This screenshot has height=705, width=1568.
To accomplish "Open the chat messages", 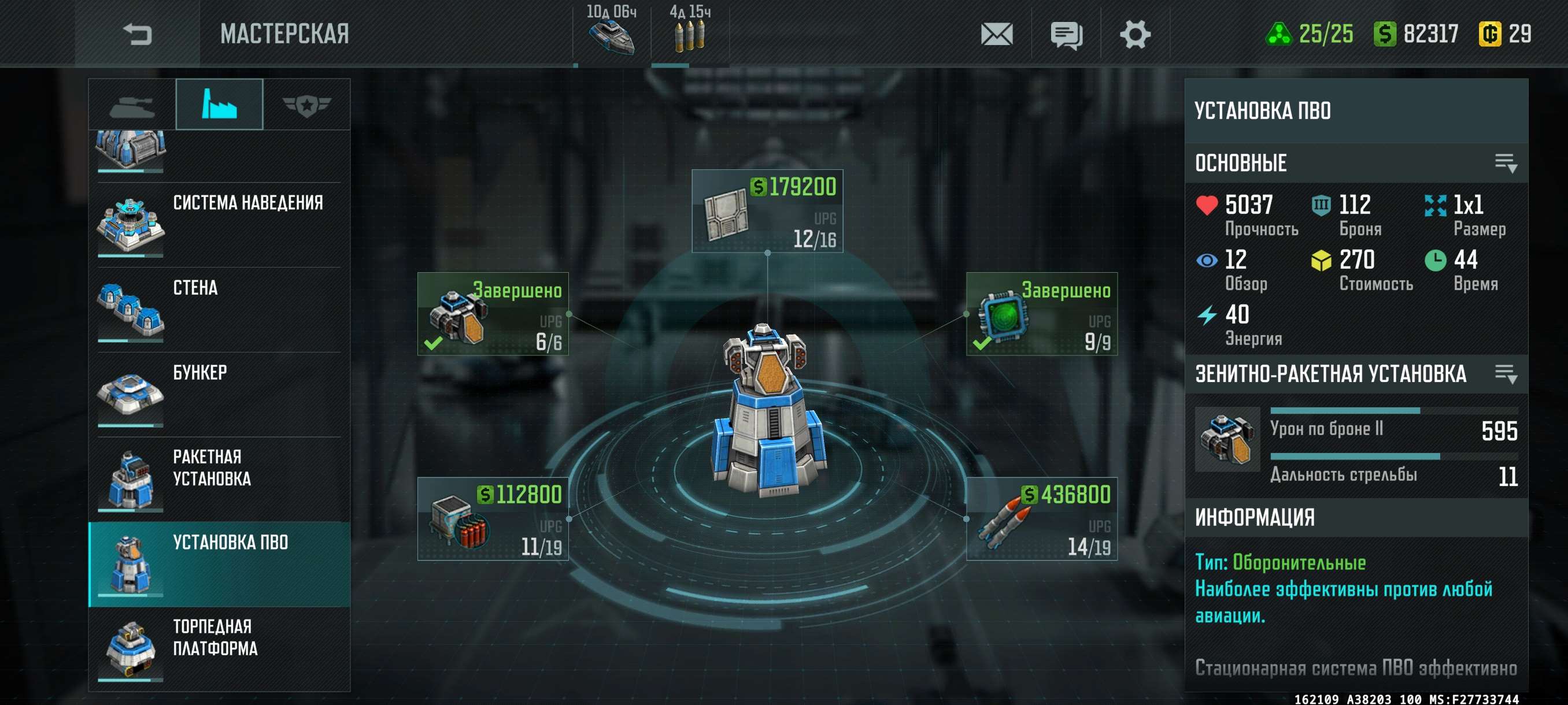I will pyautogui.click(x=1066, y=34).
